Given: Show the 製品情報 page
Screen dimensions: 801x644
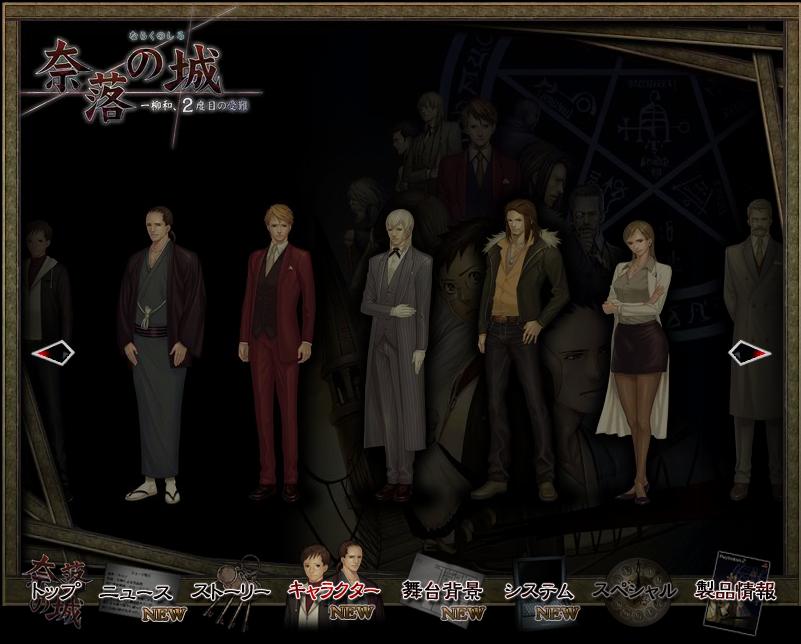Looking at the screenshot, I should [x=738, y=590].
